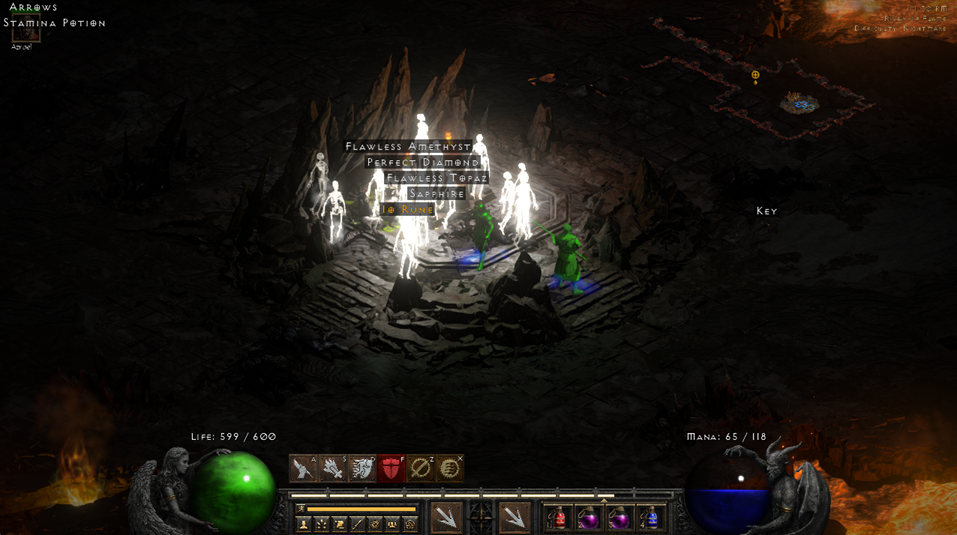The width and height of the screenshot is (957, 535).
Task: Drink the blue mana potion in belt
Action: click(650, 518)
